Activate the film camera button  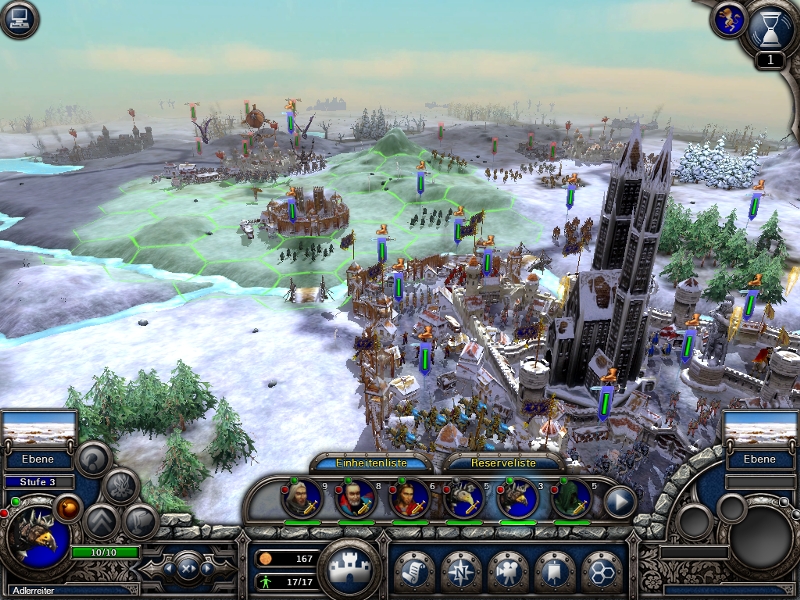click(x=508, y=571)
